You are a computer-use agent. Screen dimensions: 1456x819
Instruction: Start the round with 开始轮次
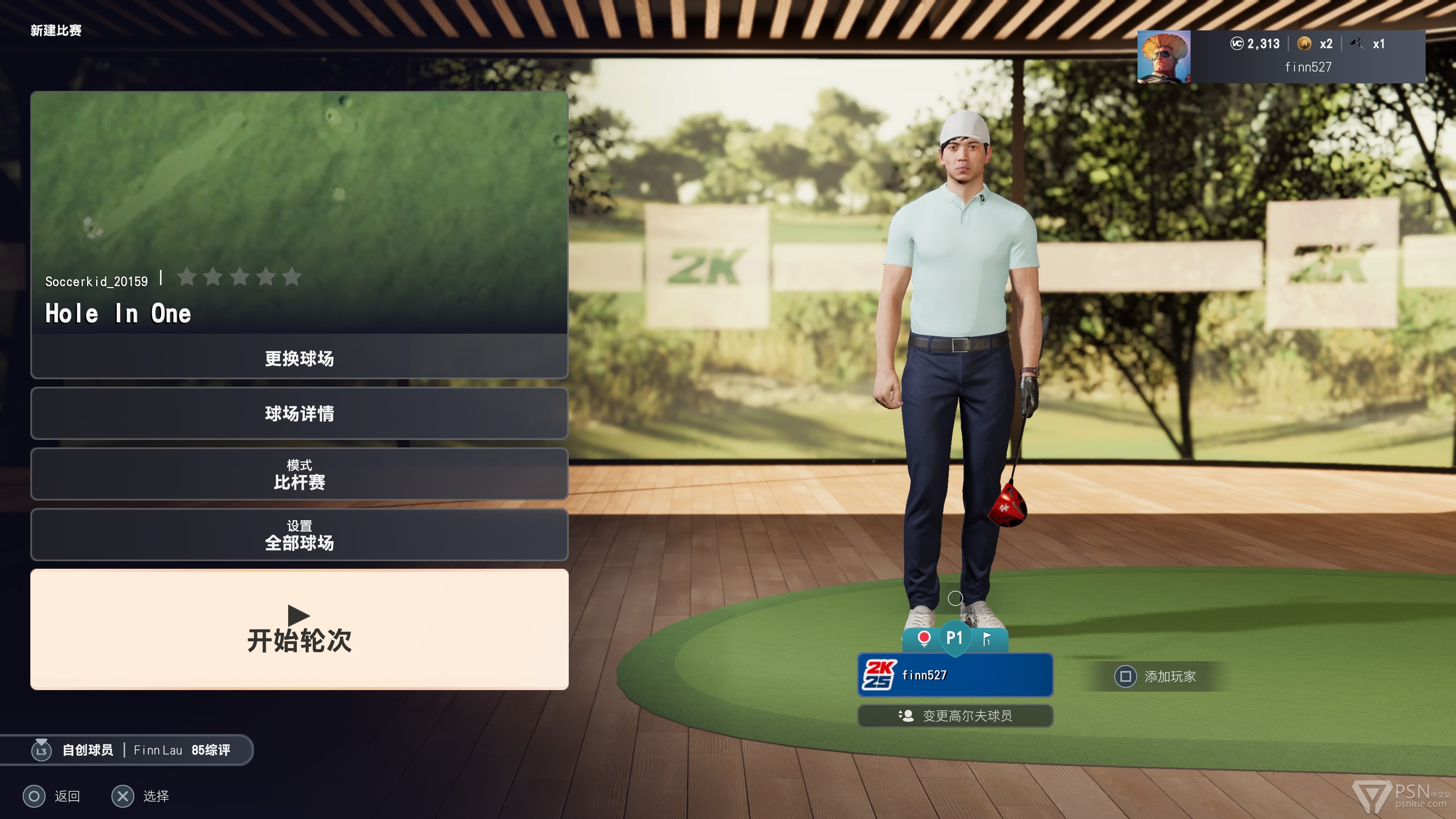(299, 629)
